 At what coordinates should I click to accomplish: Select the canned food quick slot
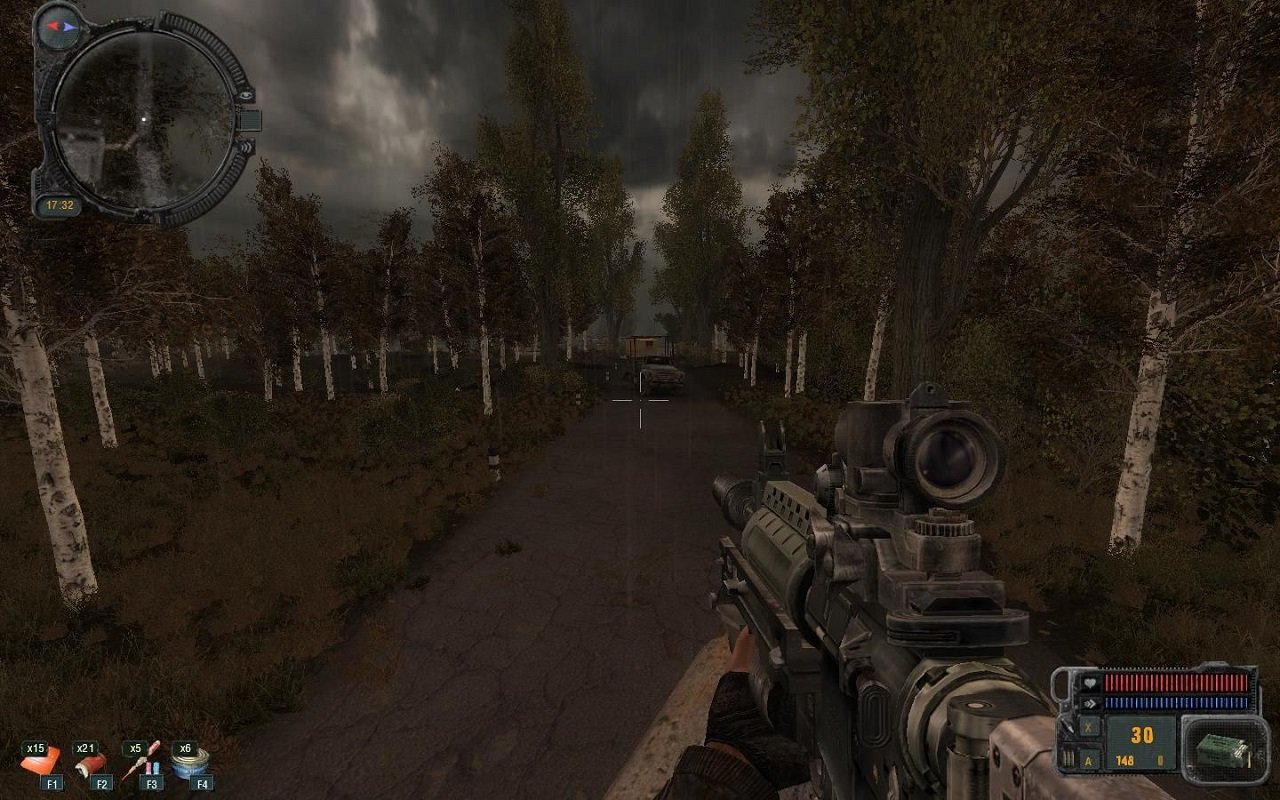click(191, 765)
